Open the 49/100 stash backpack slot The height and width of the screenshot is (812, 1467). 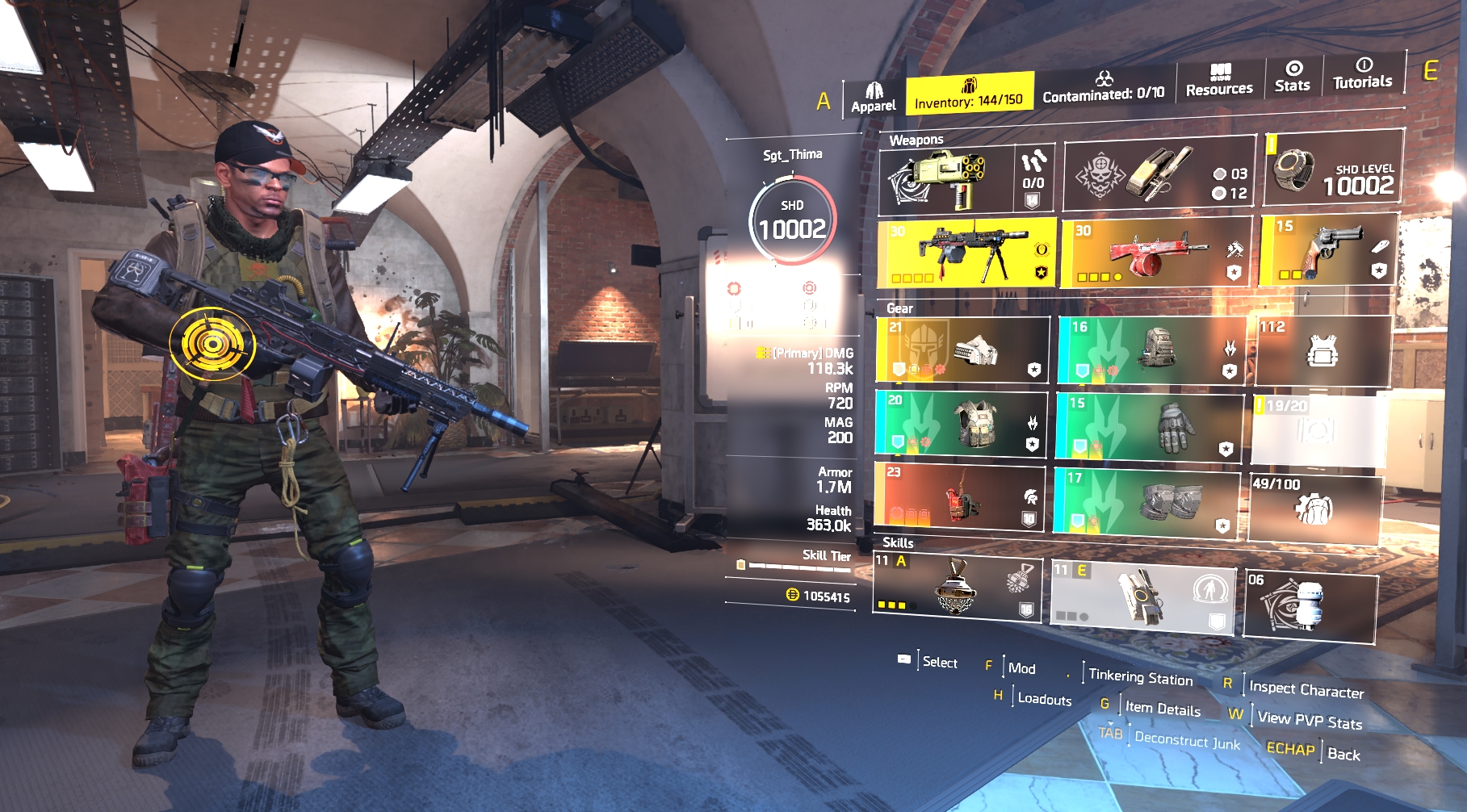pyautogui.click(x=1314, y=509)
